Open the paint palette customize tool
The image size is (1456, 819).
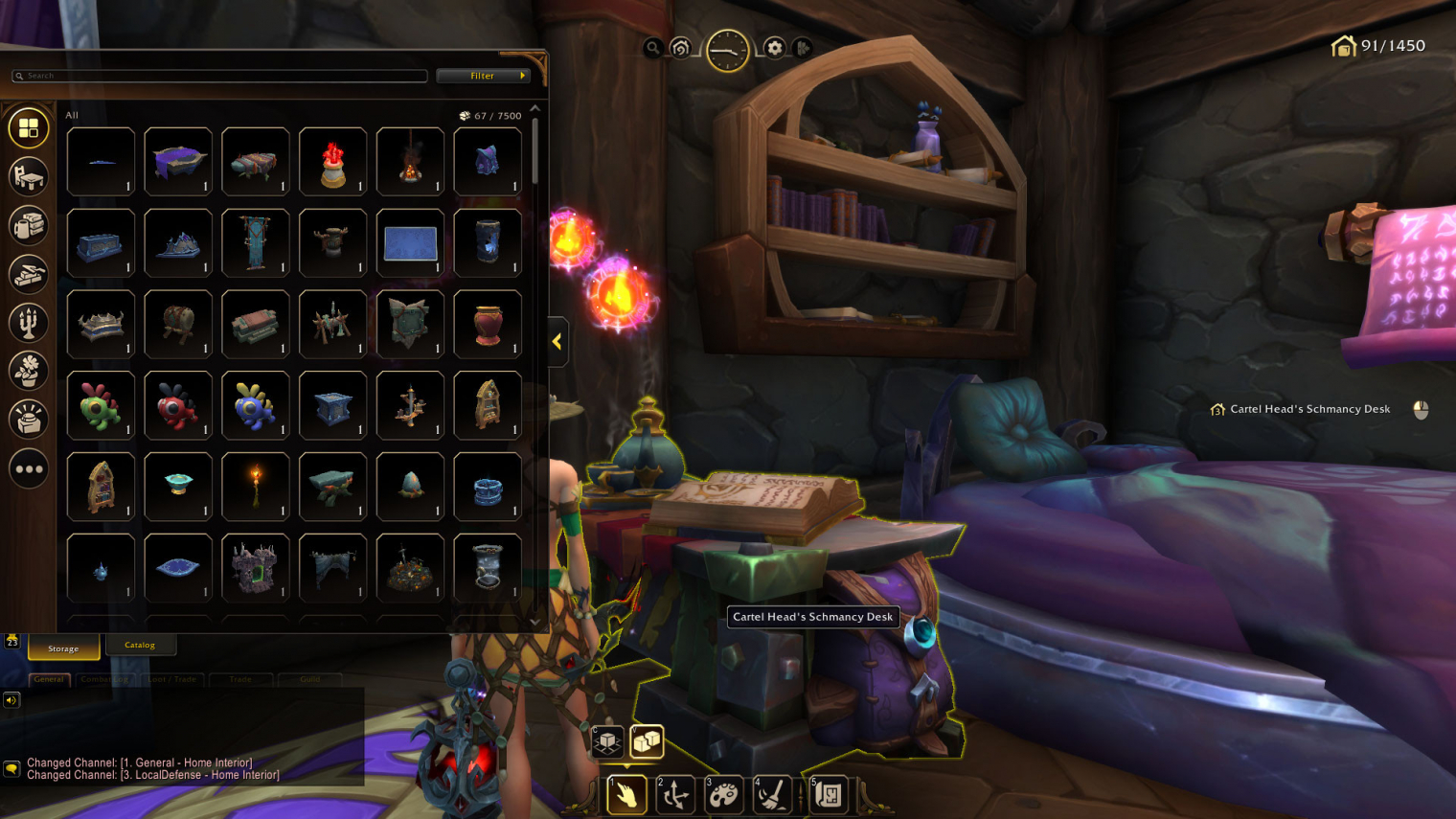(724, 795)
